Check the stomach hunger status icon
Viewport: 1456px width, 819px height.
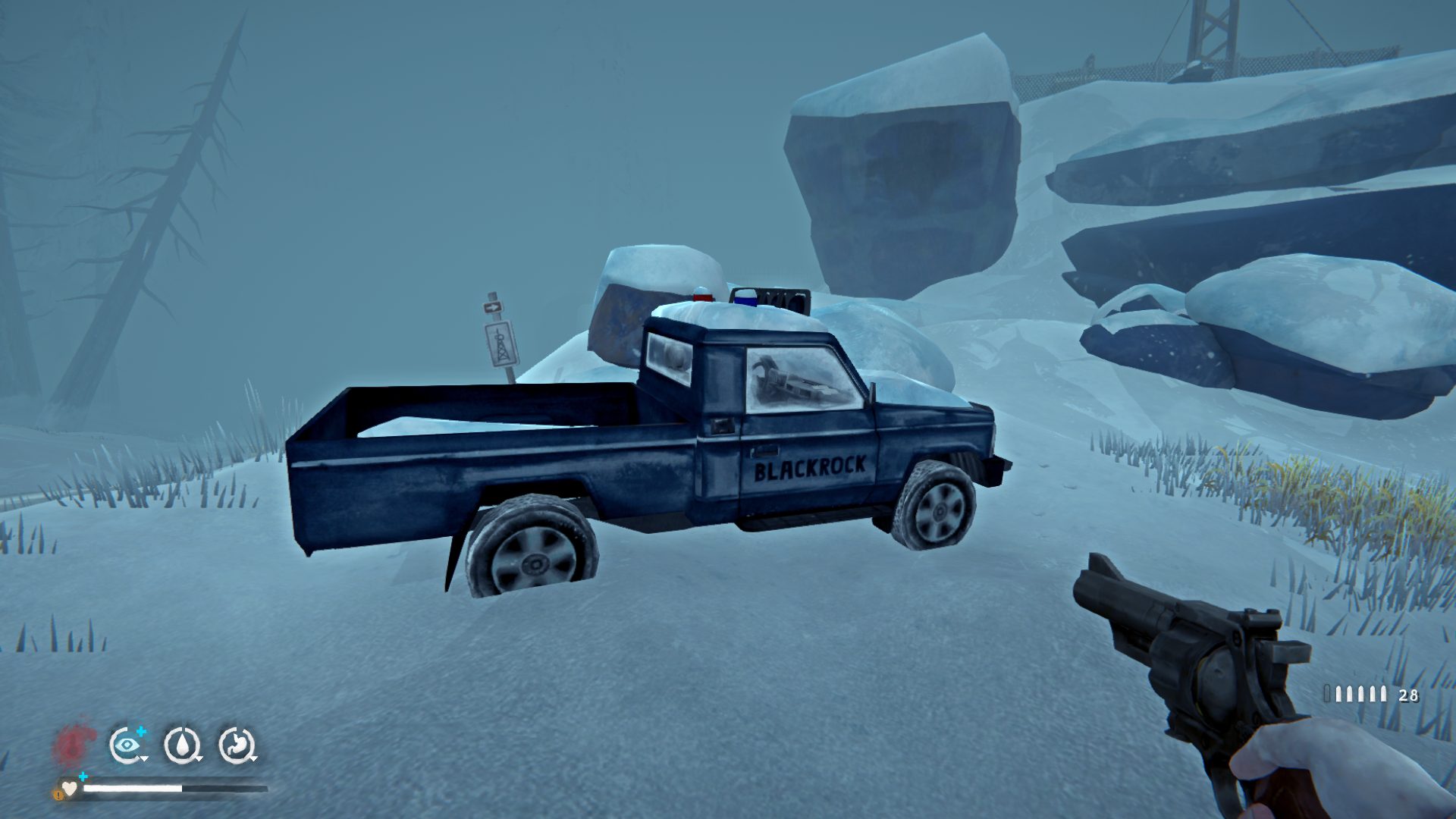pos(237,745)
